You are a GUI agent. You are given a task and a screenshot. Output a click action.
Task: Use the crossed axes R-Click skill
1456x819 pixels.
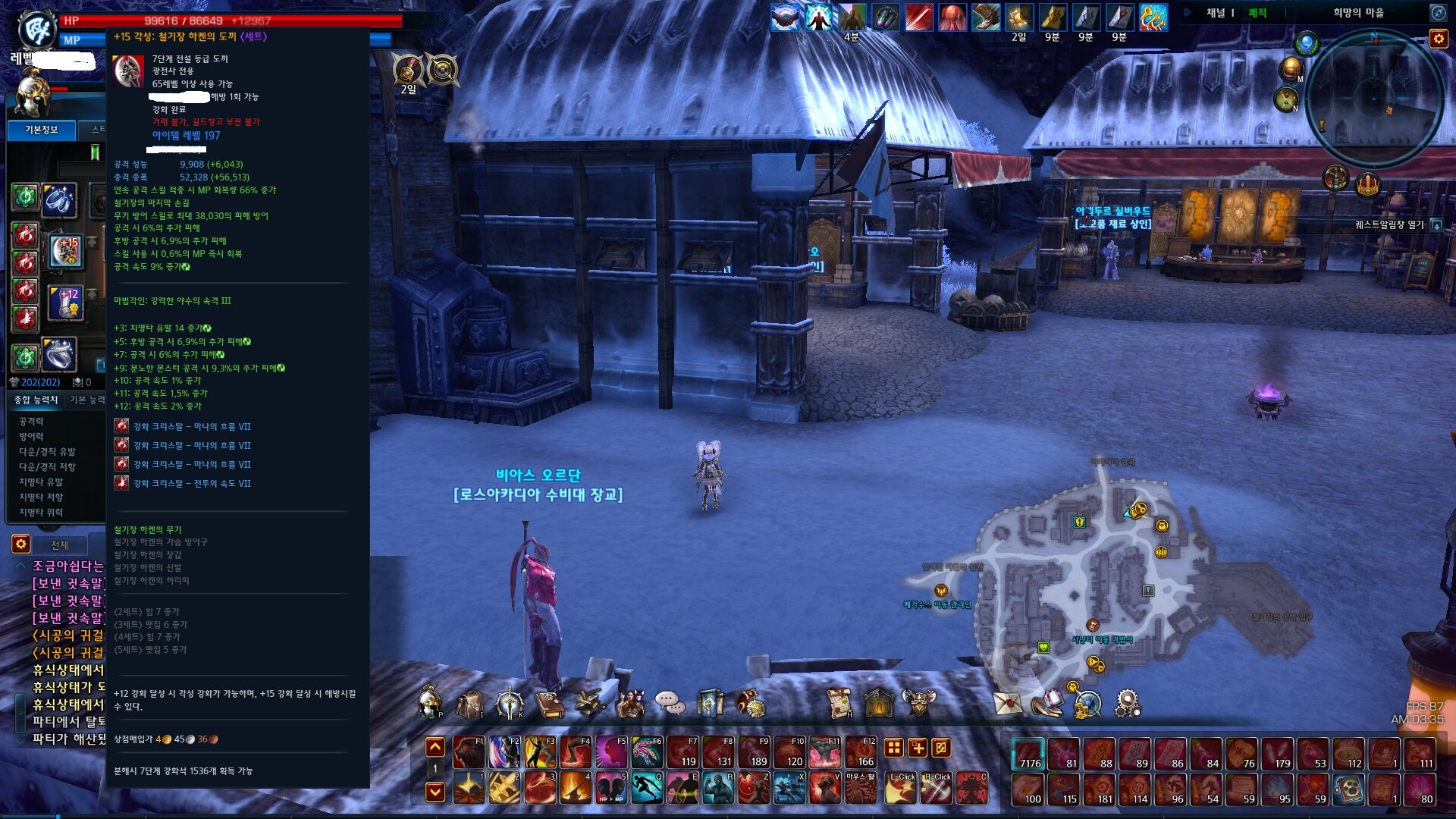coord(936,788)
